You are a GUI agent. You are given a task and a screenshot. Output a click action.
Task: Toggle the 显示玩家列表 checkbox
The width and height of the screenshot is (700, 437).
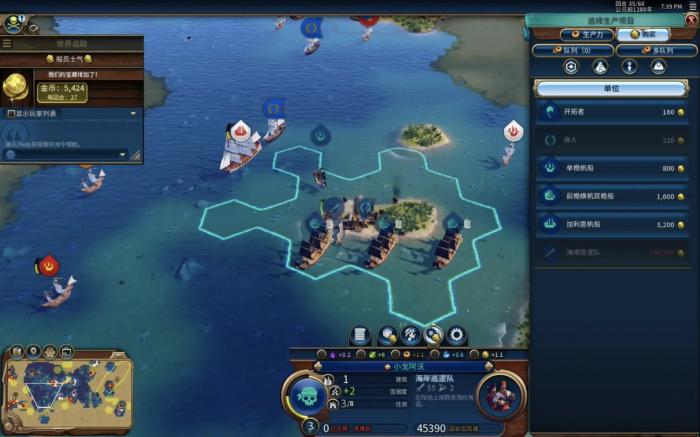click(x=12, y=114)
